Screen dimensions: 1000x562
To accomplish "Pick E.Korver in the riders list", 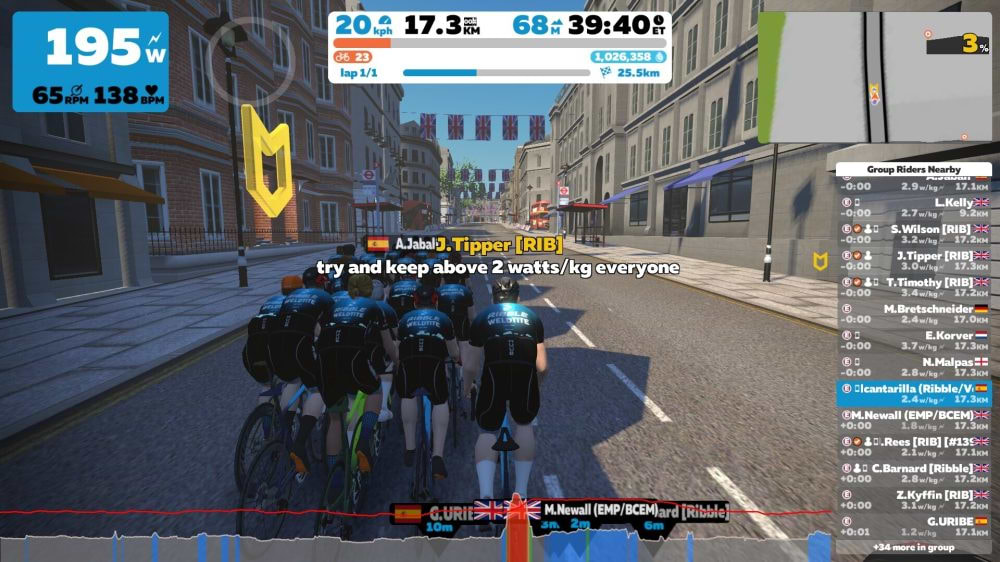I will [914, 341].
